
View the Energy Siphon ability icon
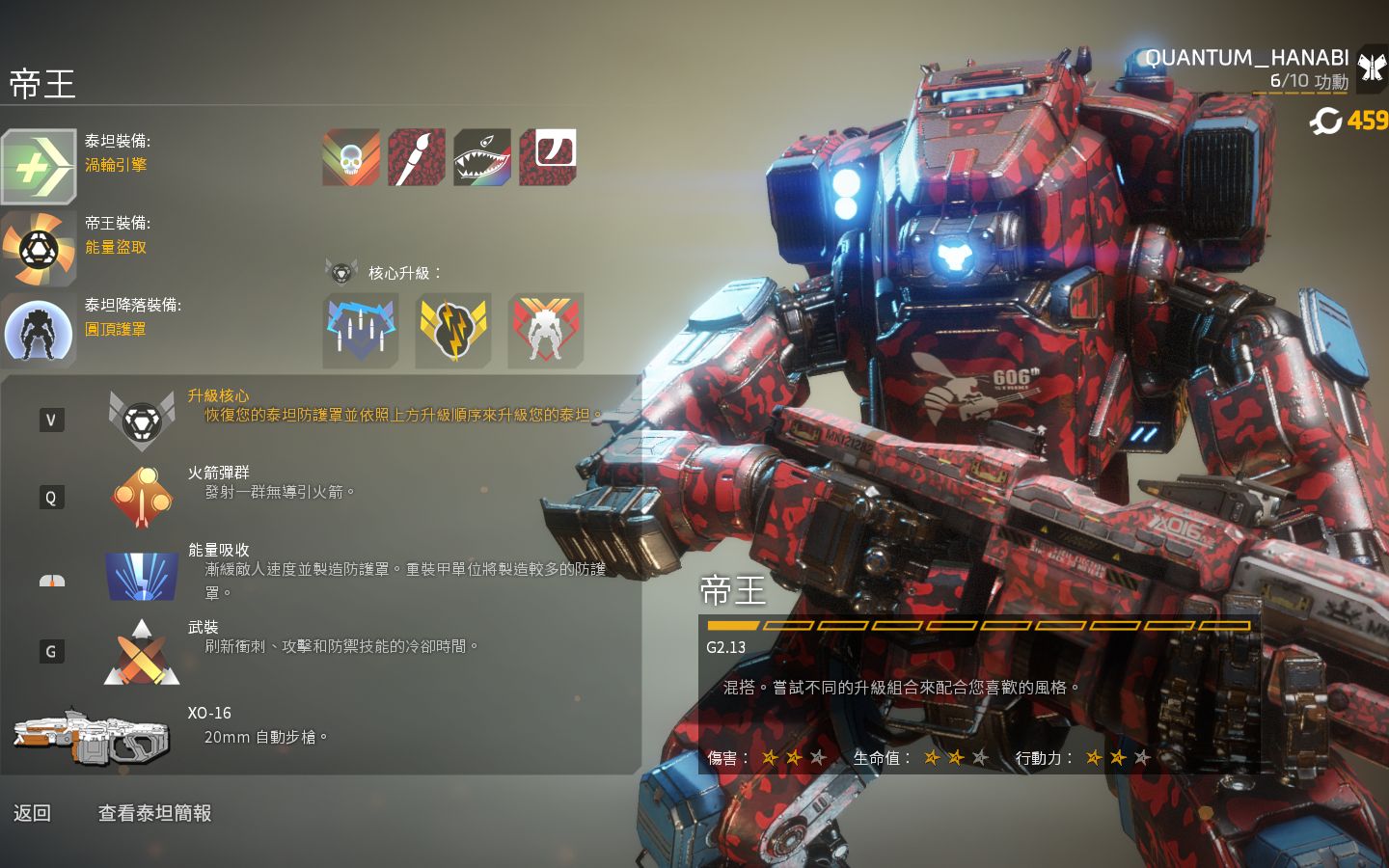point(142,576)
